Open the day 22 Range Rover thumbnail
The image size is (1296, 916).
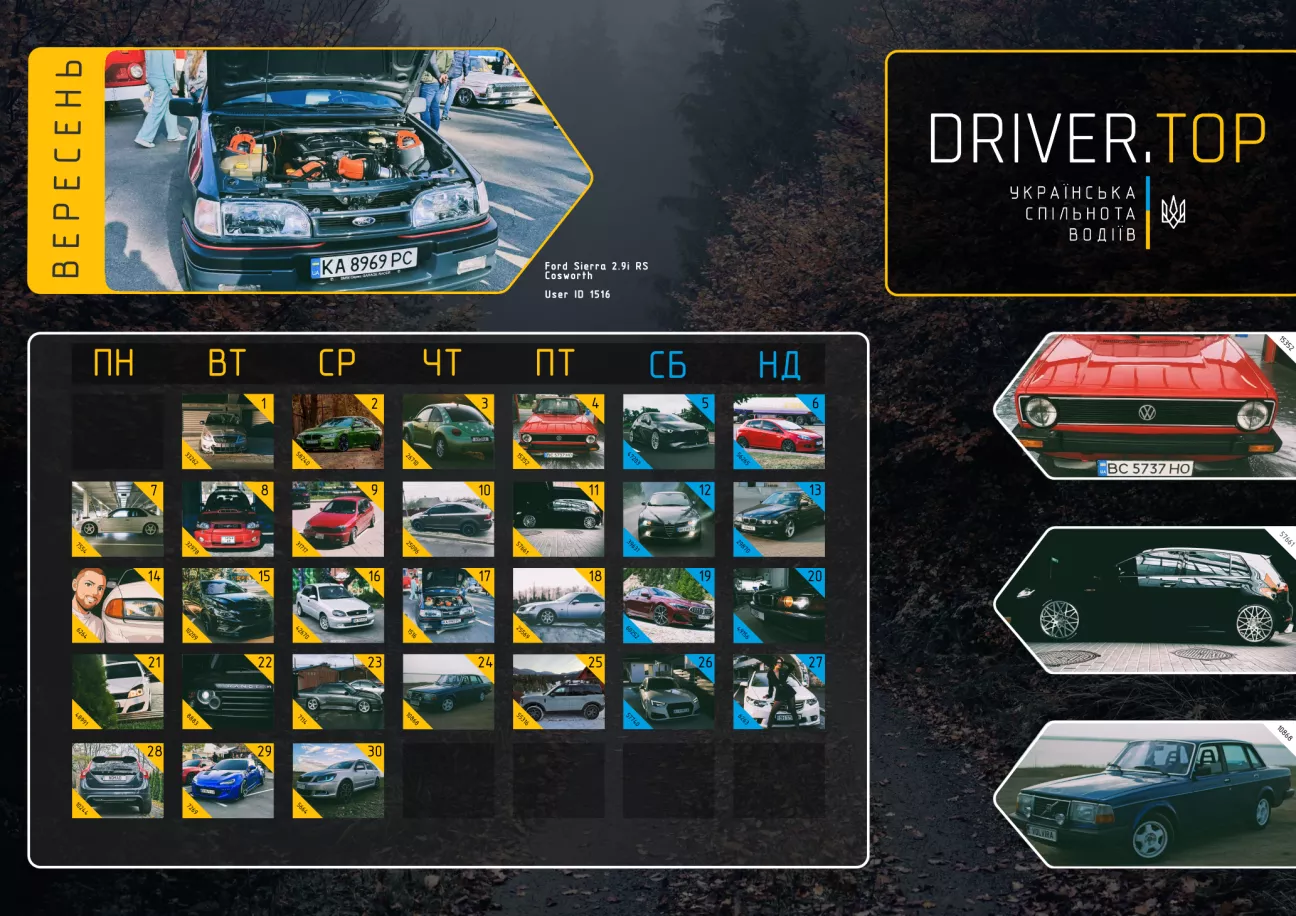point(227,691)
